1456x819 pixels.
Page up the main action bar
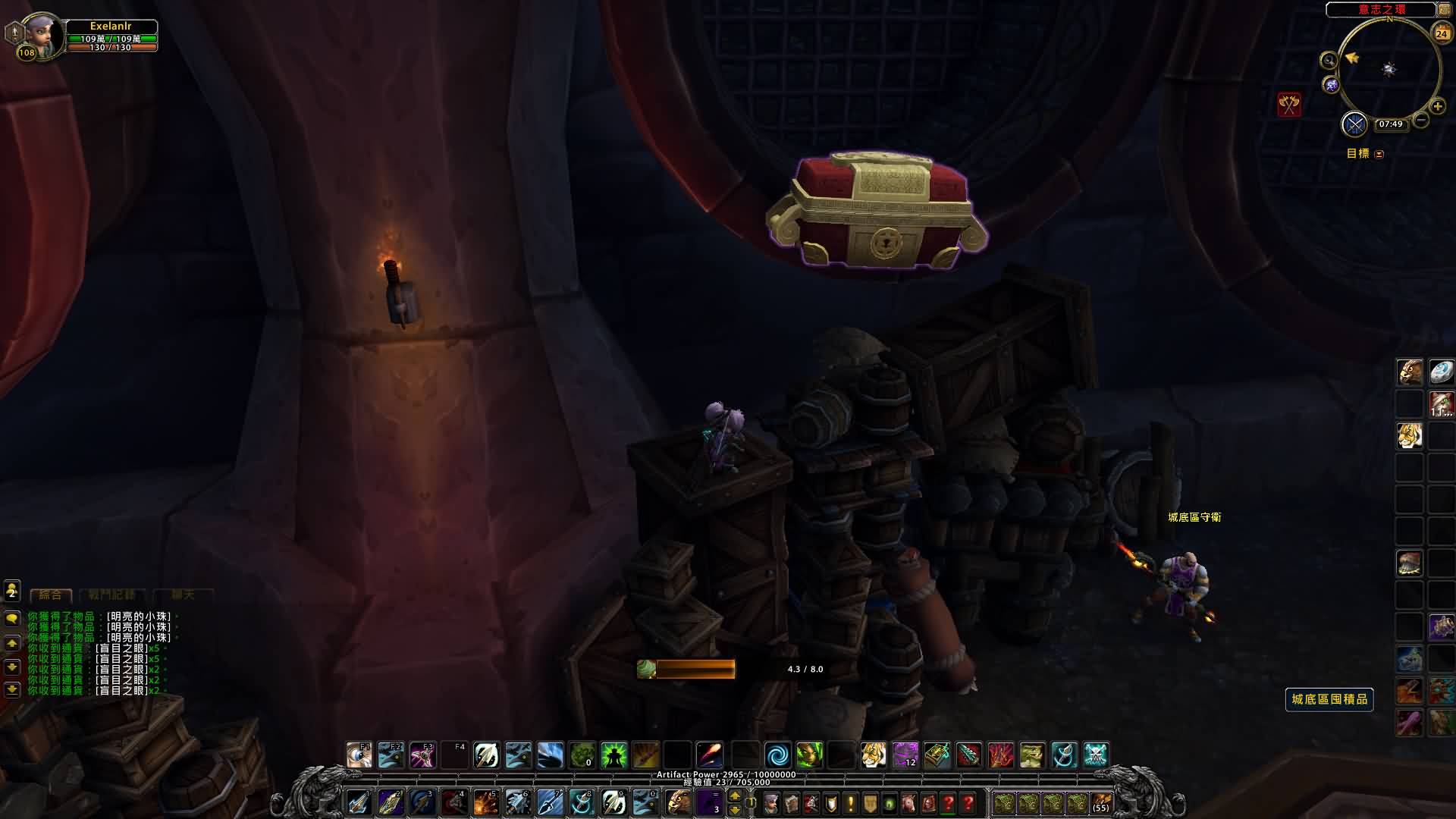point(734,795)
